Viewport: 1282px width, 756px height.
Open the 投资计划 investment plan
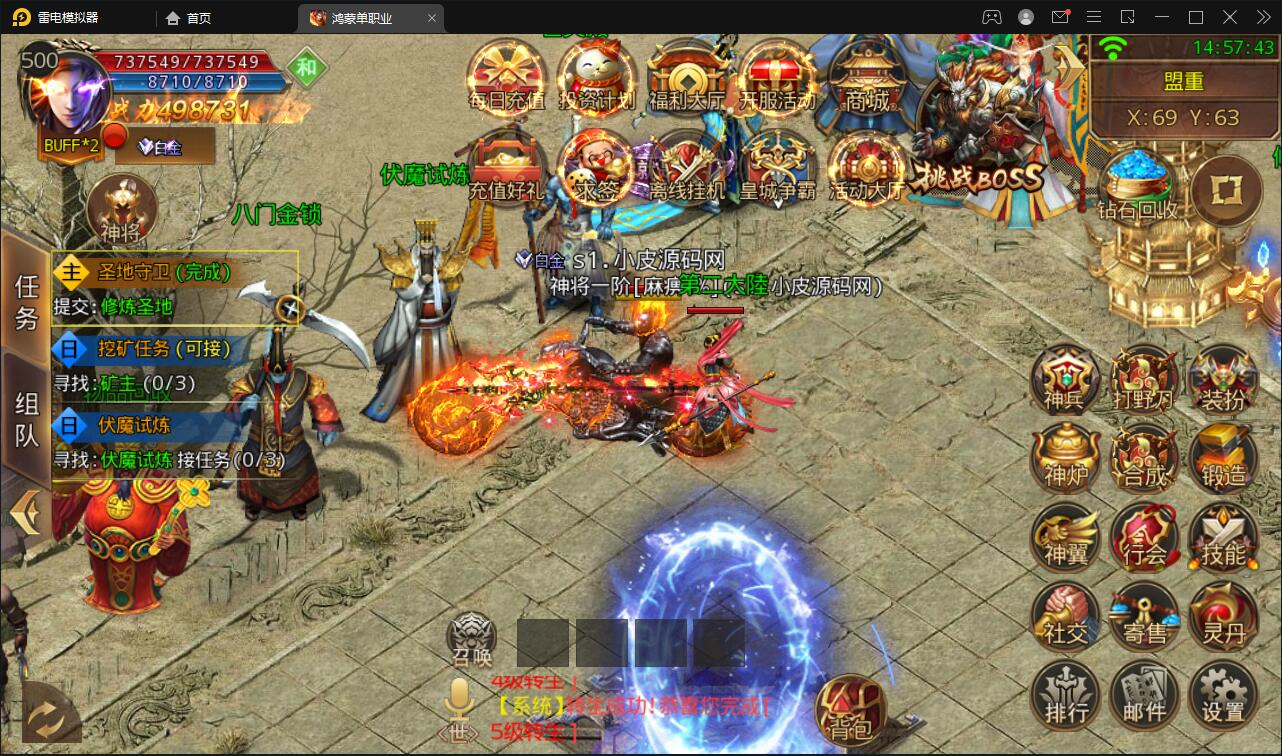(x=596, y=76)
